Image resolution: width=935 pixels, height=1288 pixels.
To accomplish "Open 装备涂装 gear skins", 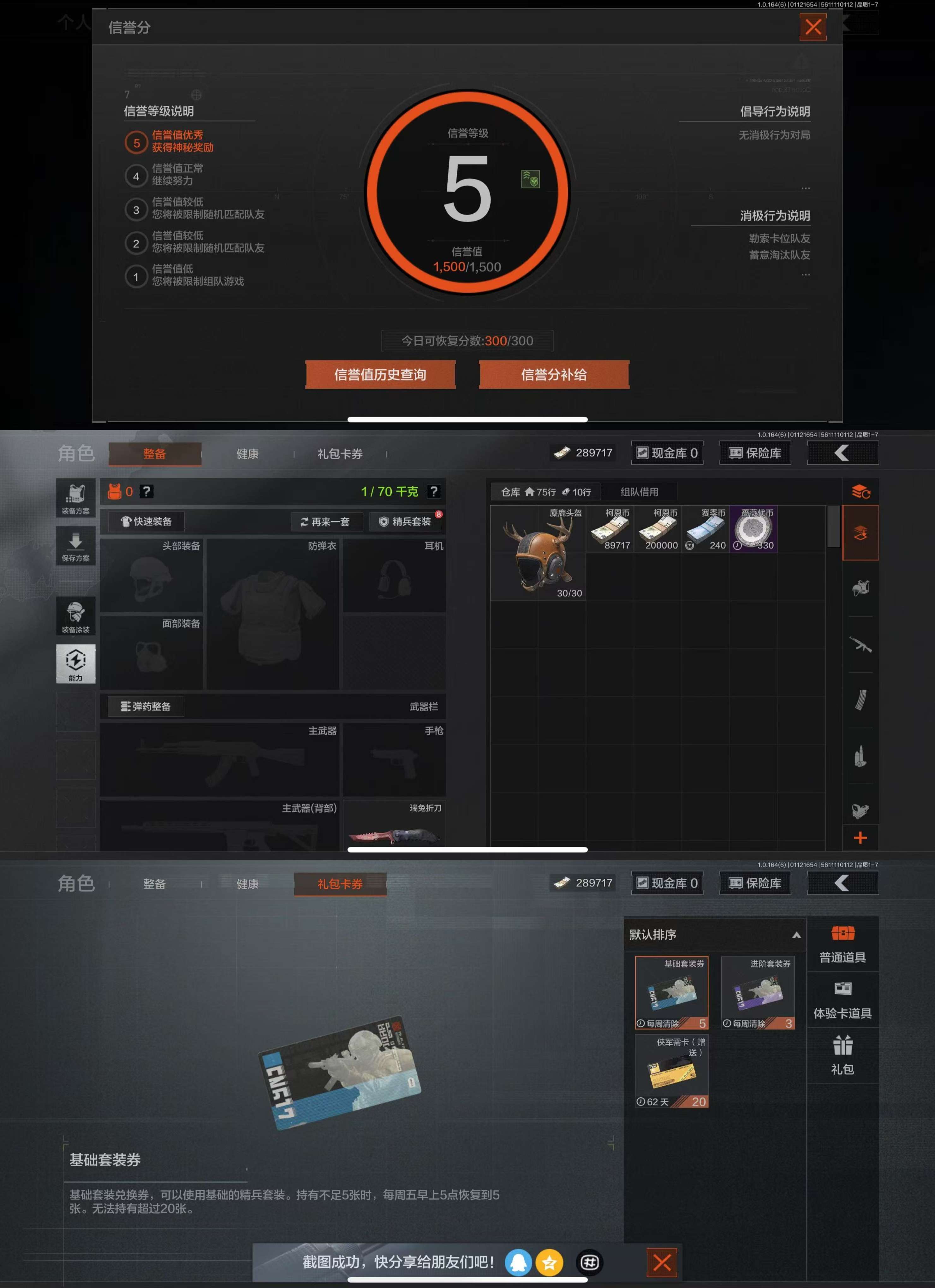I will click(75, 617).
